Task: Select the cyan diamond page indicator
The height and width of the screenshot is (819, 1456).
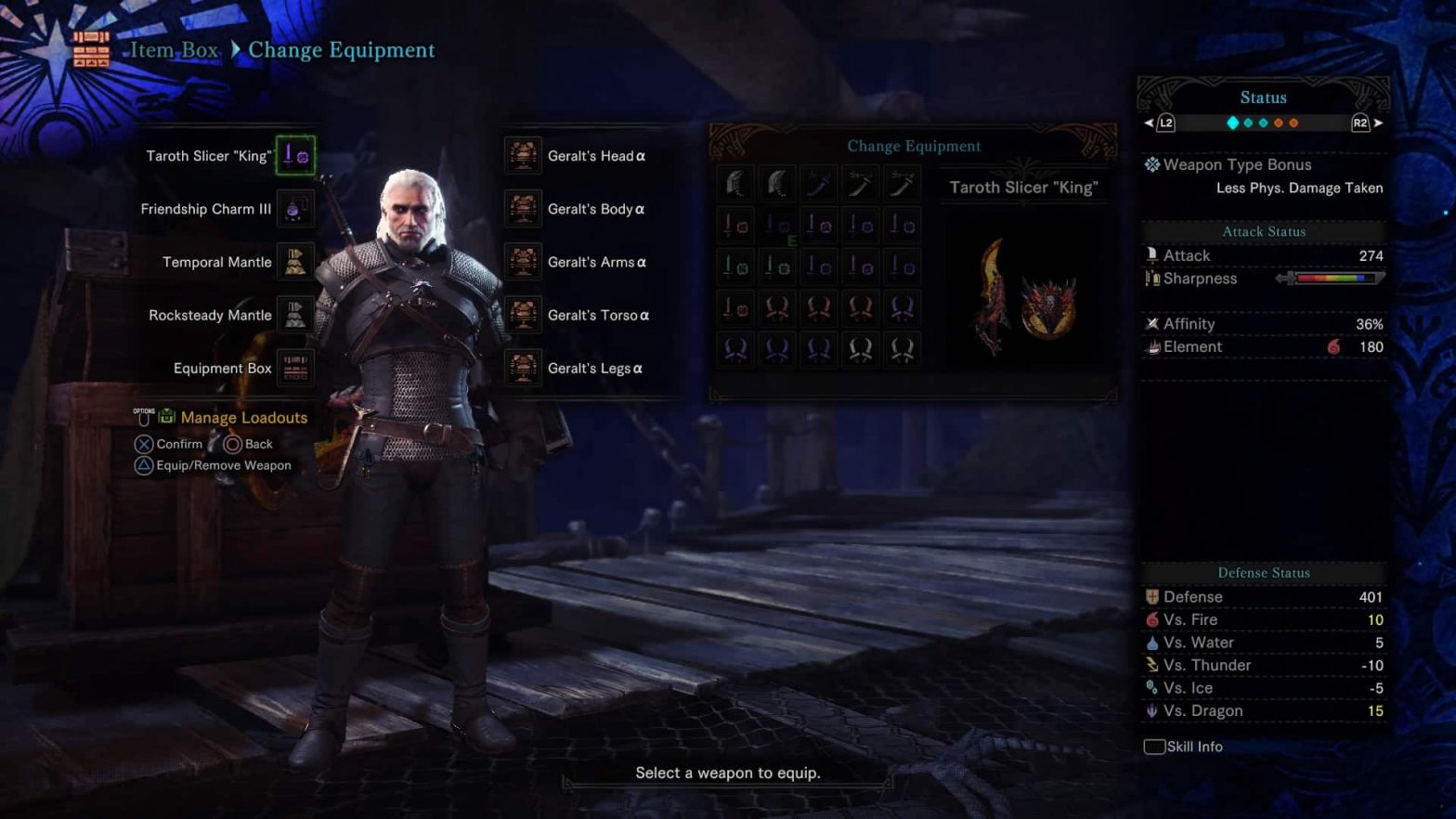Action: point(1233,122)
